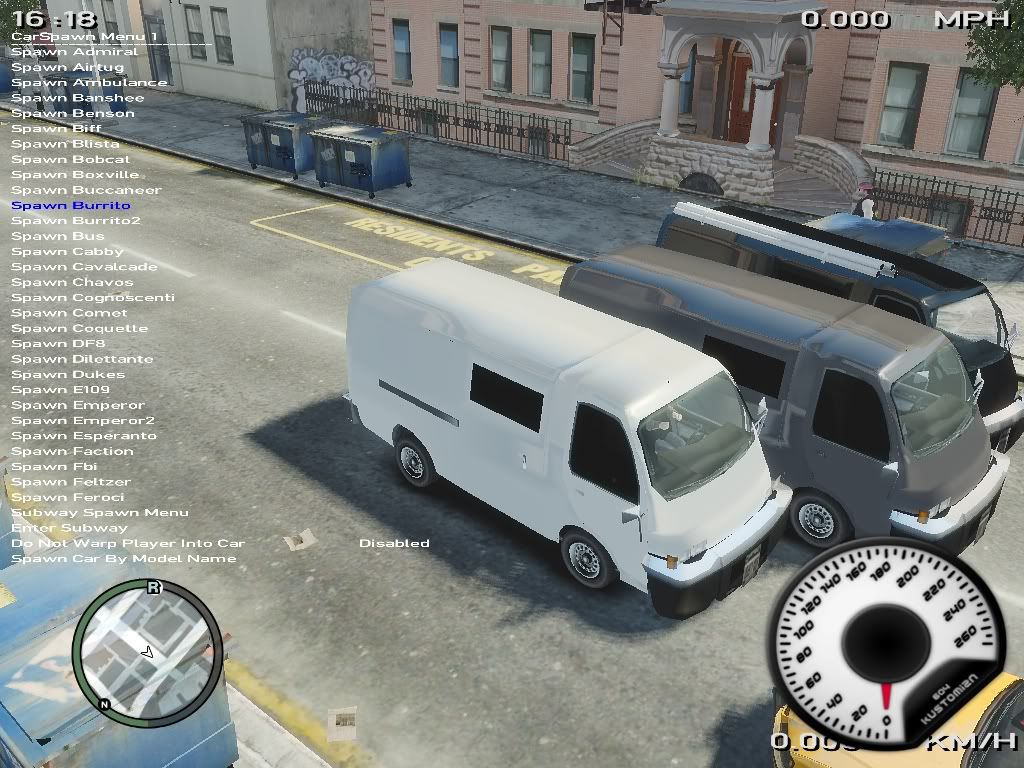Choose Spawn Esperanto from the menu
Image resolution: width=1024 pixels, height=768 pixels.
click(84, 436)
